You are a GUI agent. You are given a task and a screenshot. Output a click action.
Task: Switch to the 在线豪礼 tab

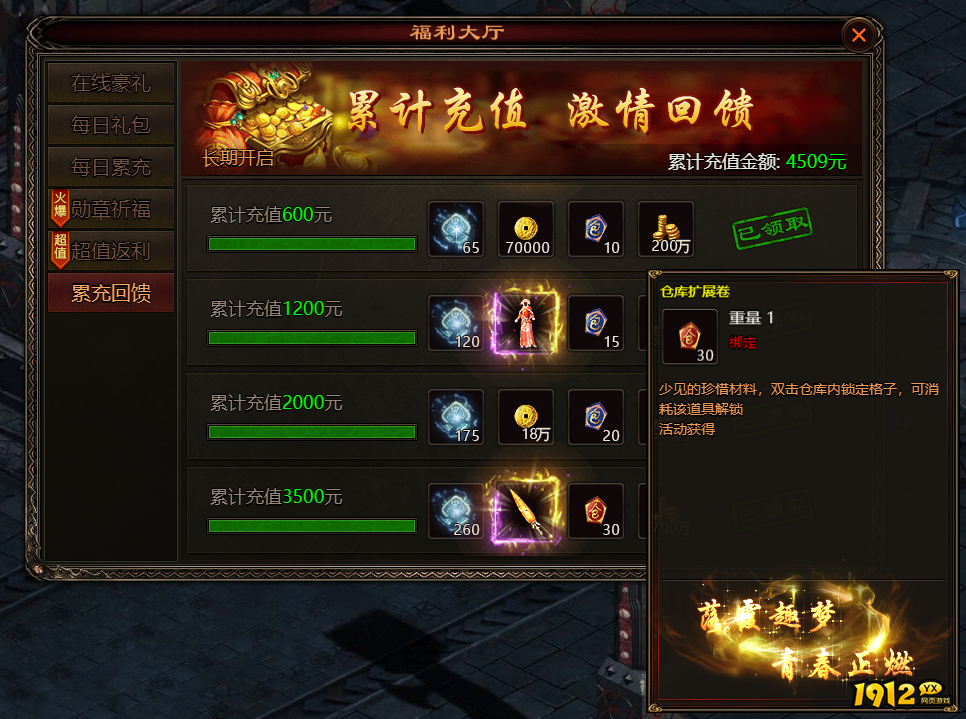click(111, 83)
